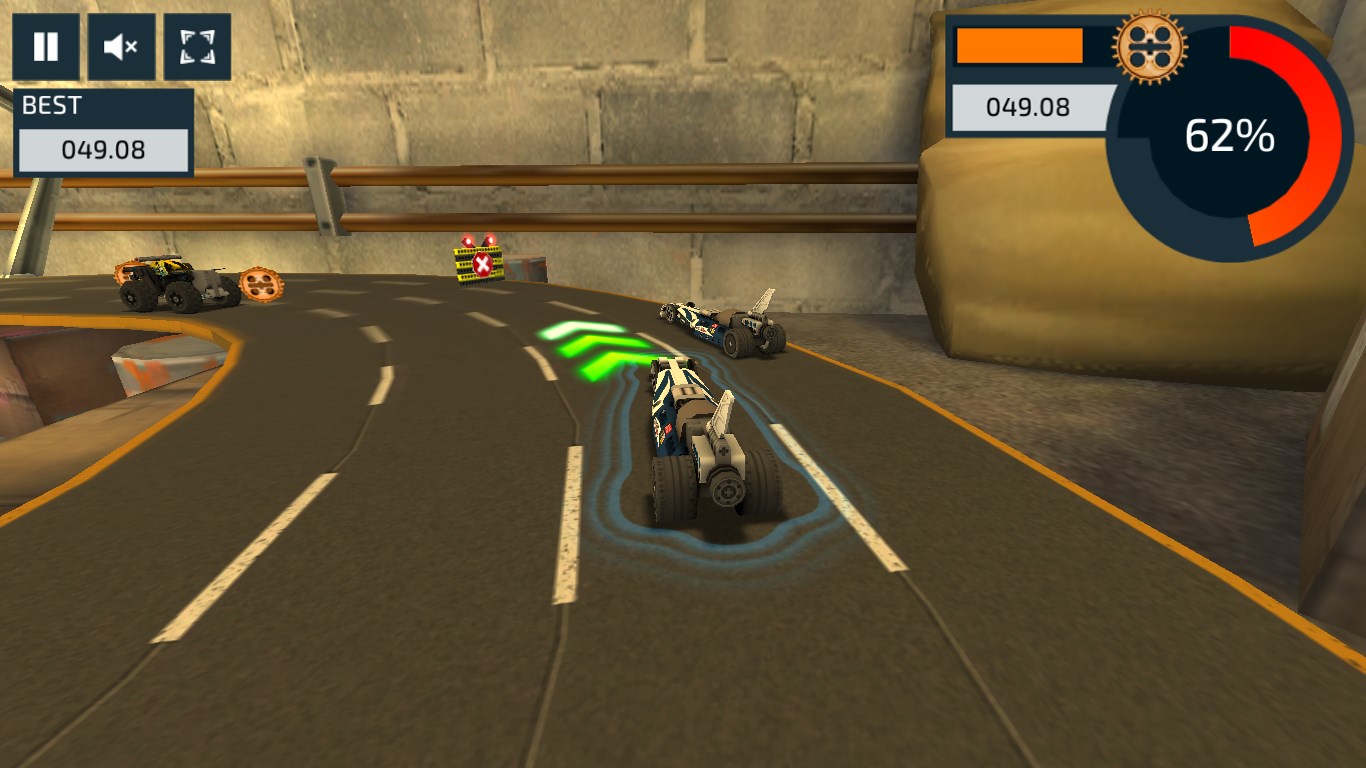Enter fullscreen mode using the expand icon
Viewport: 1366px width, 768px height.
pos(196,46)
